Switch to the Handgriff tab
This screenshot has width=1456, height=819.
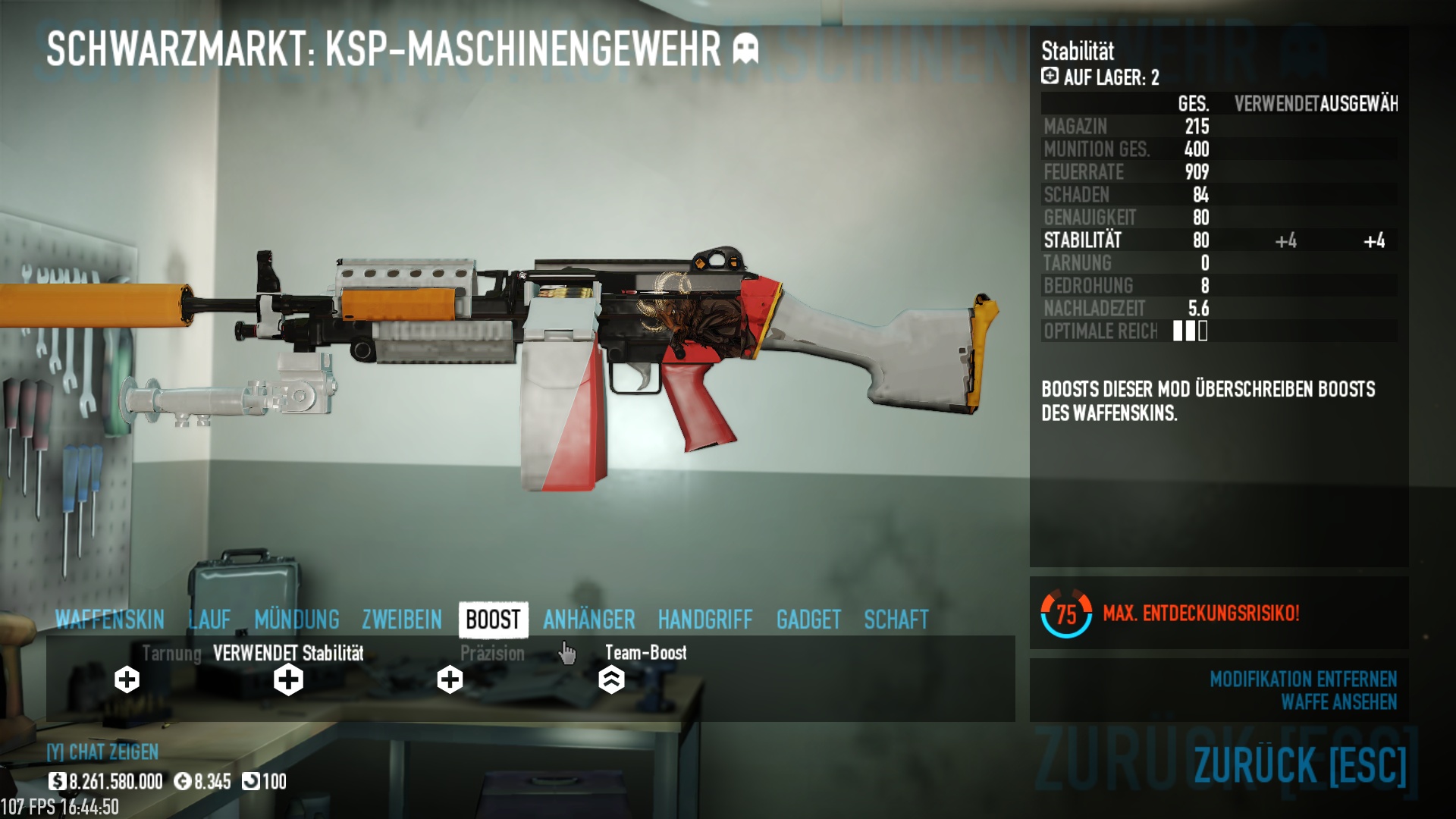coord(705,620)
